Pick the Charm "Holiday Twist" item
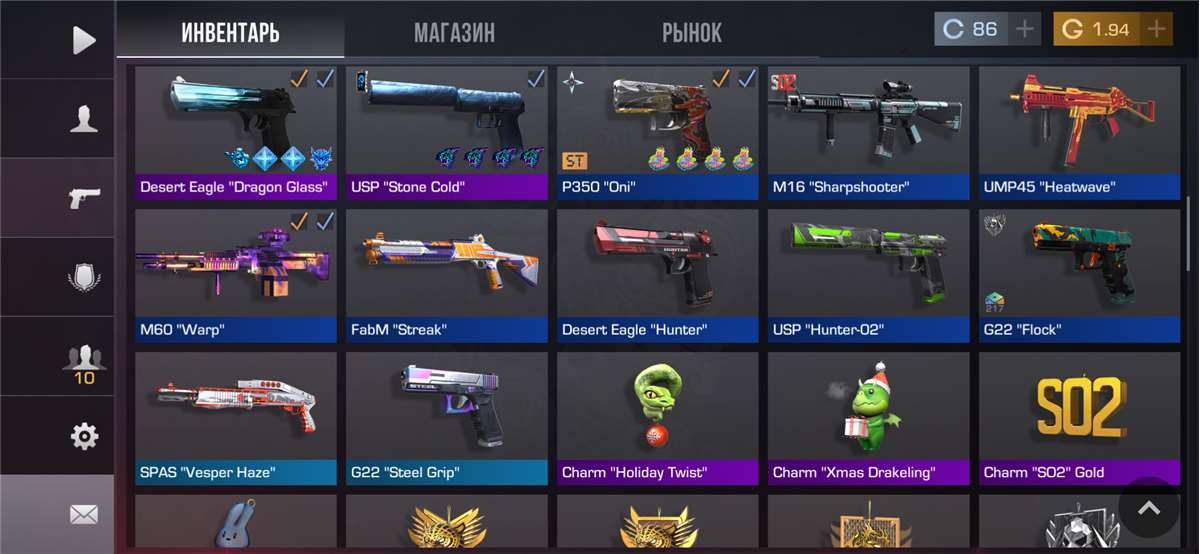 point(658,415)
